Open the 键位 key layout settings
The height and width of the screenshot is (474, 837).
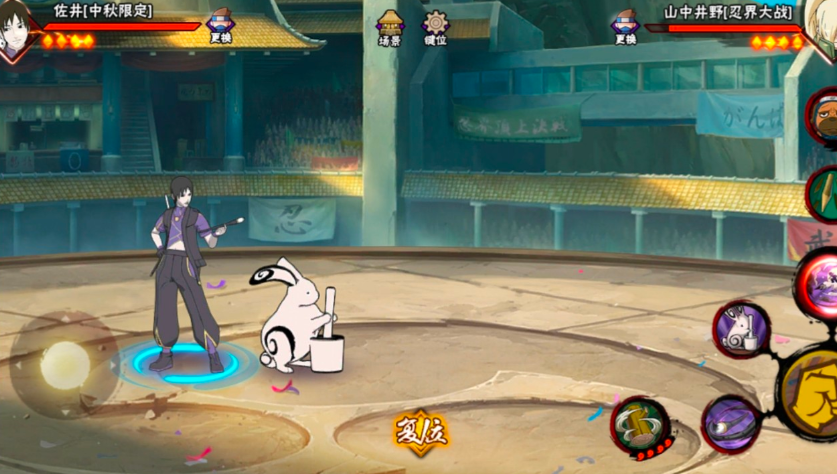pyautogui.click(x=435, y=27)
